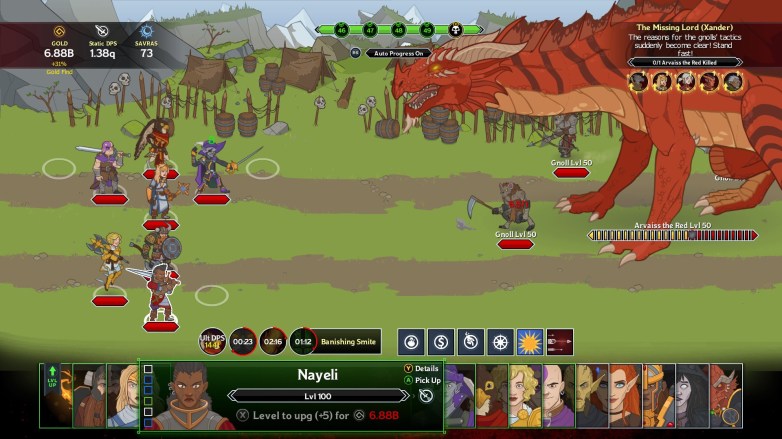
Task: Activate the snowflake ability icon
Action: tap(500, 342)
